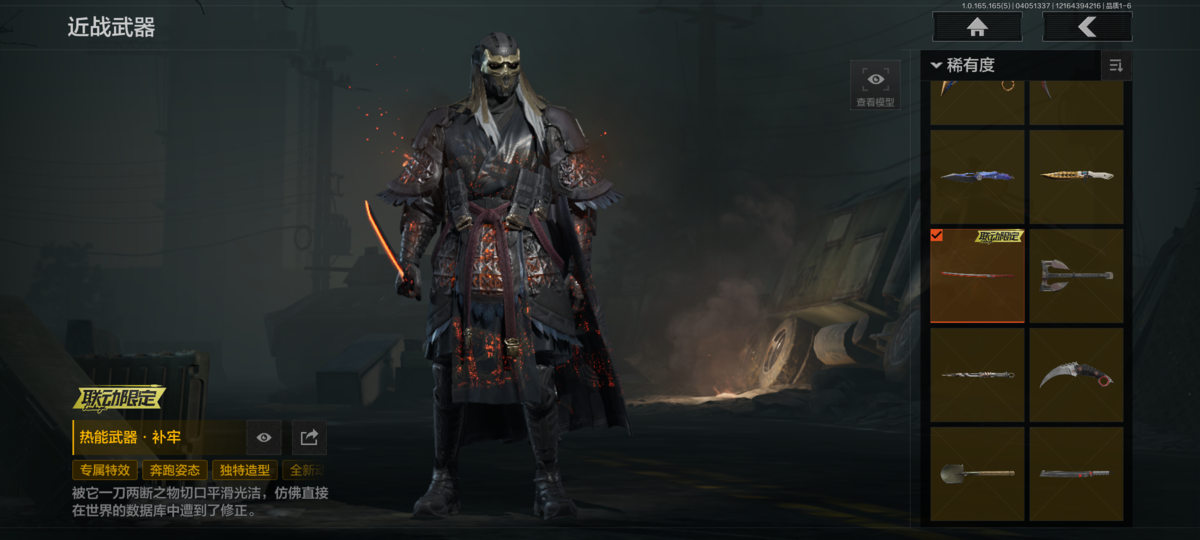Pick the double-bladed axe skin
Image resolution: width=1200 pixels, height=540 pixels.
(x=1076, y=275)
